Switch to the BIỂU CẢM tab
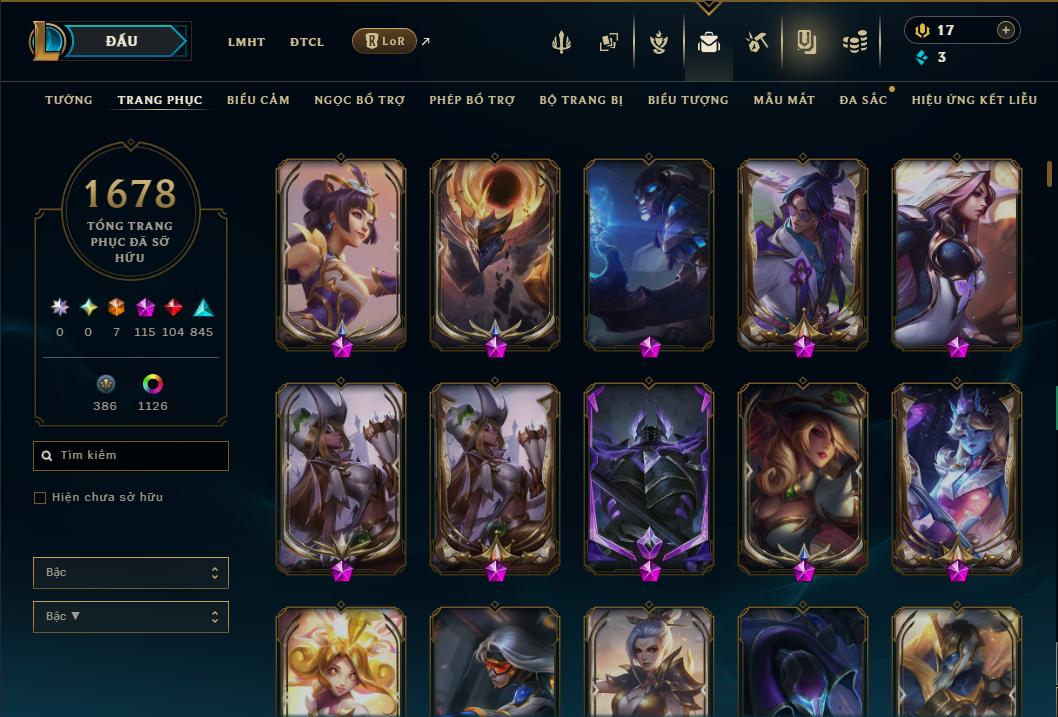 pos(258,100)
